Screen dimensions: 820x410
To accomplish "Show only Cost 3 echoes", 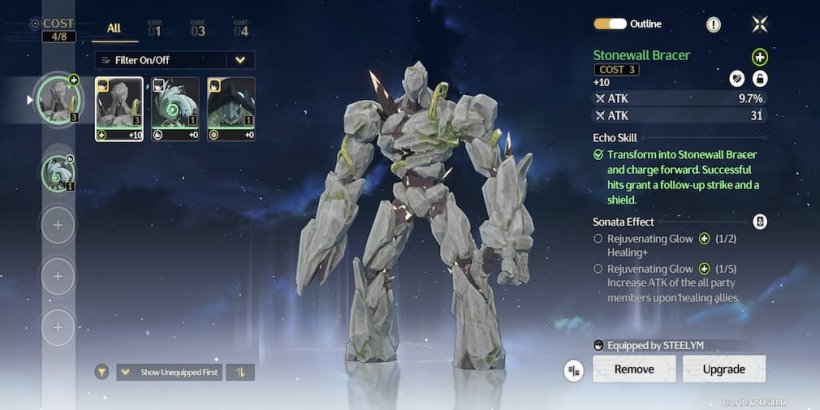I will pos(197,28).
